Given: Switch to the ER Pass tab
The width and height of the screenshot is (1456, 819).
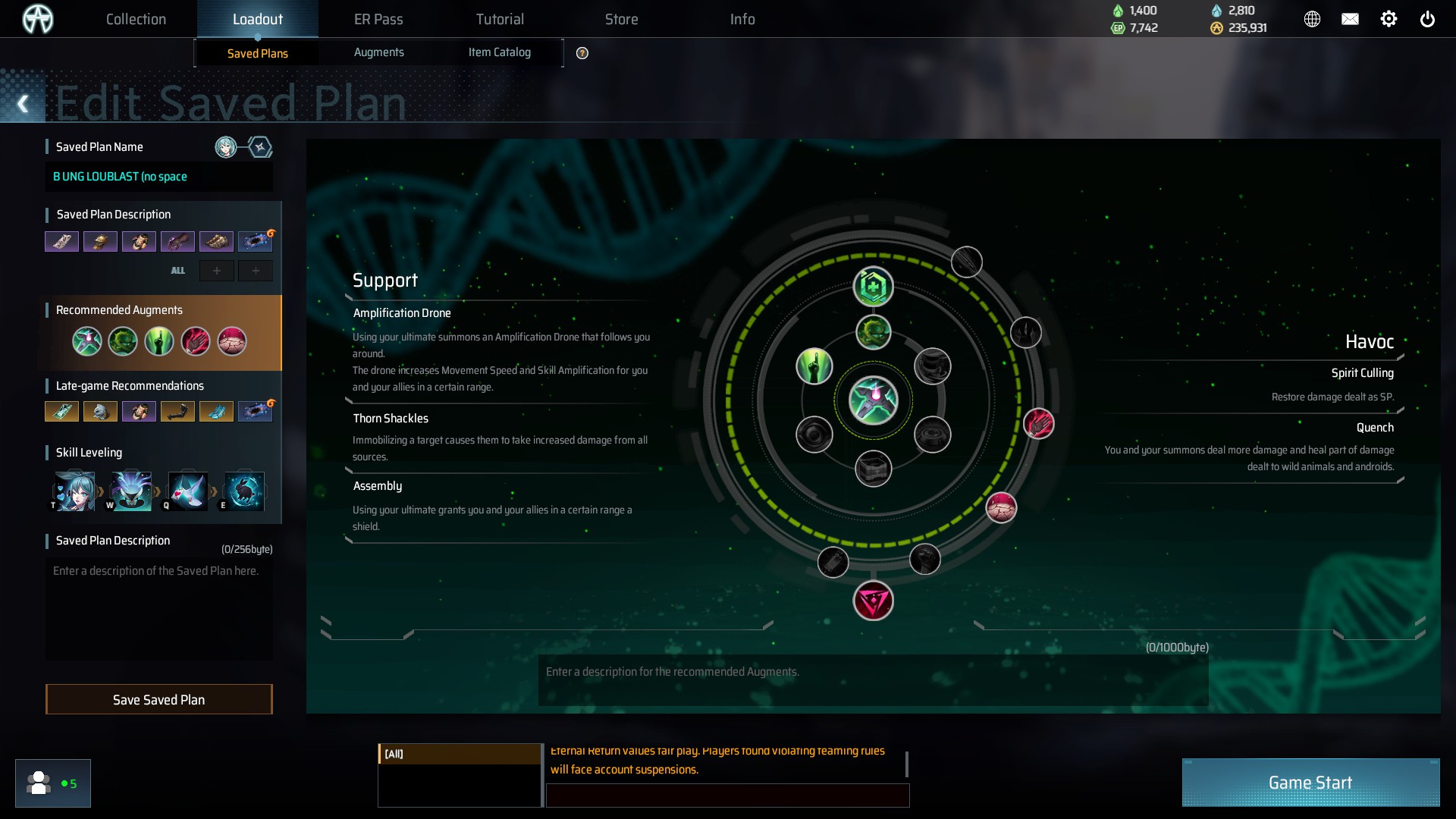Looking at the screenshot, I should 378,19.
